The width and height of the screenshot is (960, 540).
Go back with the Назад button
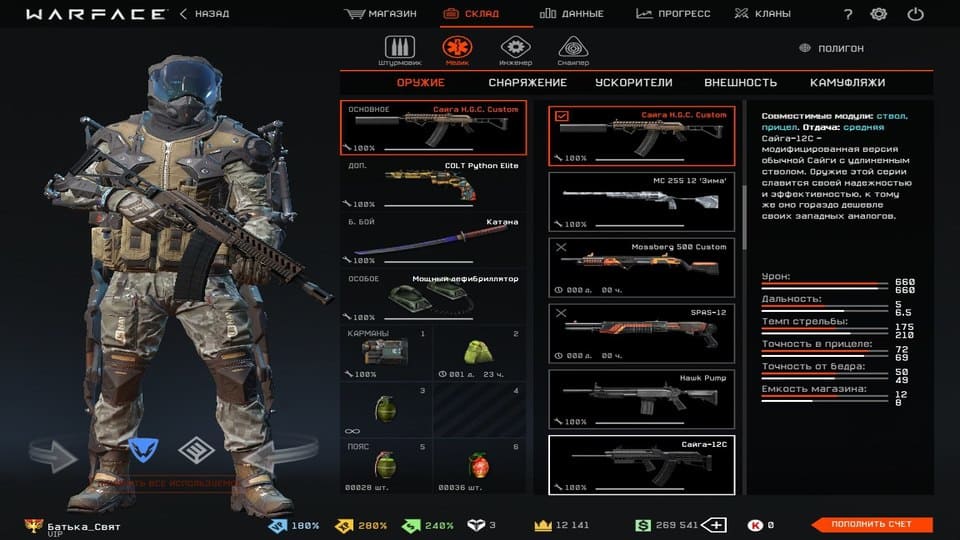click(204, 14)
